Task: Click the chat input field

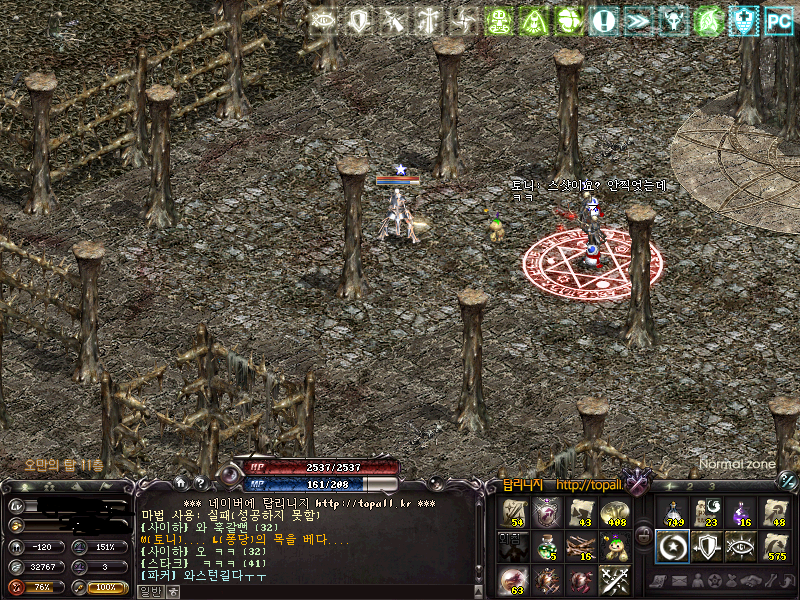Action: tap(320, 591)
